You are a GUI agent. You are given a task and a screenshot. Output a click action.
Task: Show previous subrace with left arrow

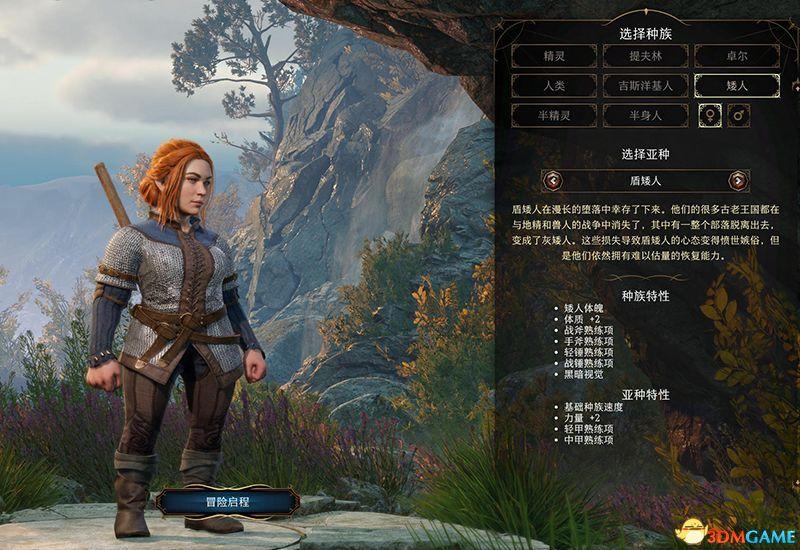(553, 181)
